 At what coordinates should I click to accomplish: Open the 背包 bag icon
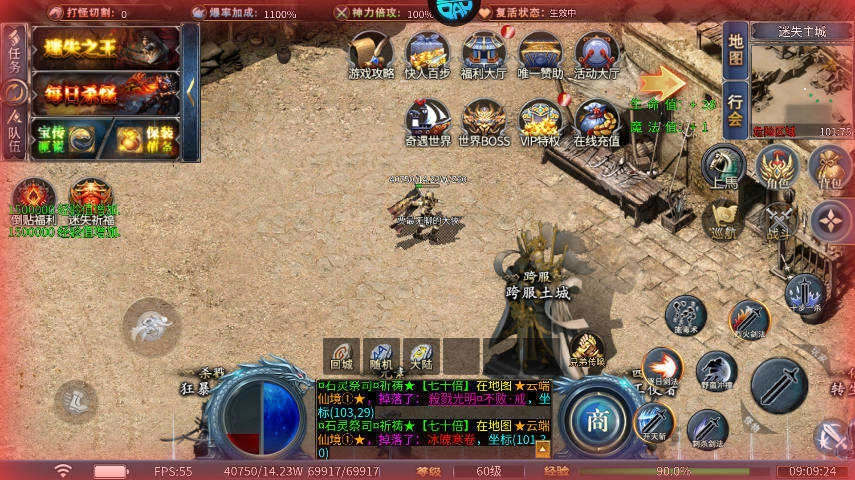click(830, 167)
